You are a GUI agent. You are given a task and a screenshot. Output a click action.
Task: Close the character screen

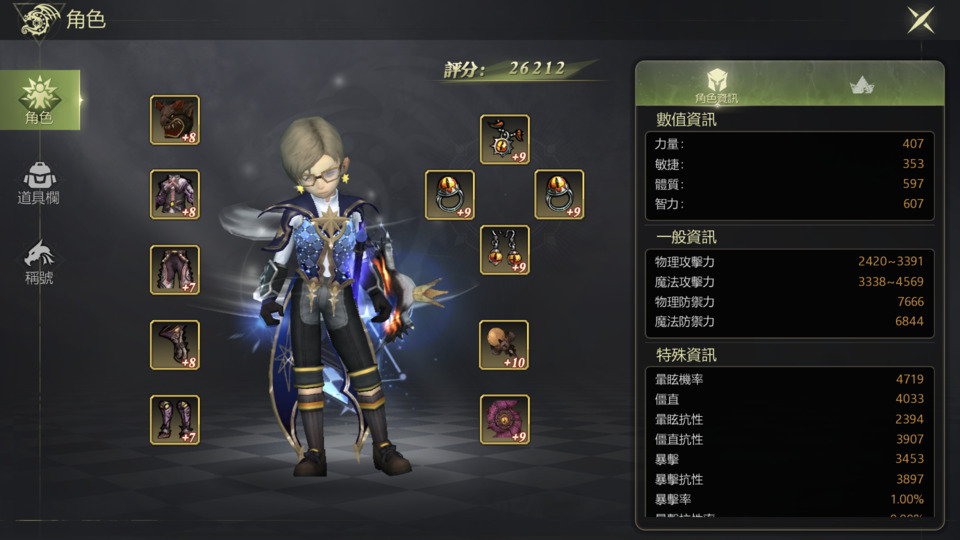point(921,20)
